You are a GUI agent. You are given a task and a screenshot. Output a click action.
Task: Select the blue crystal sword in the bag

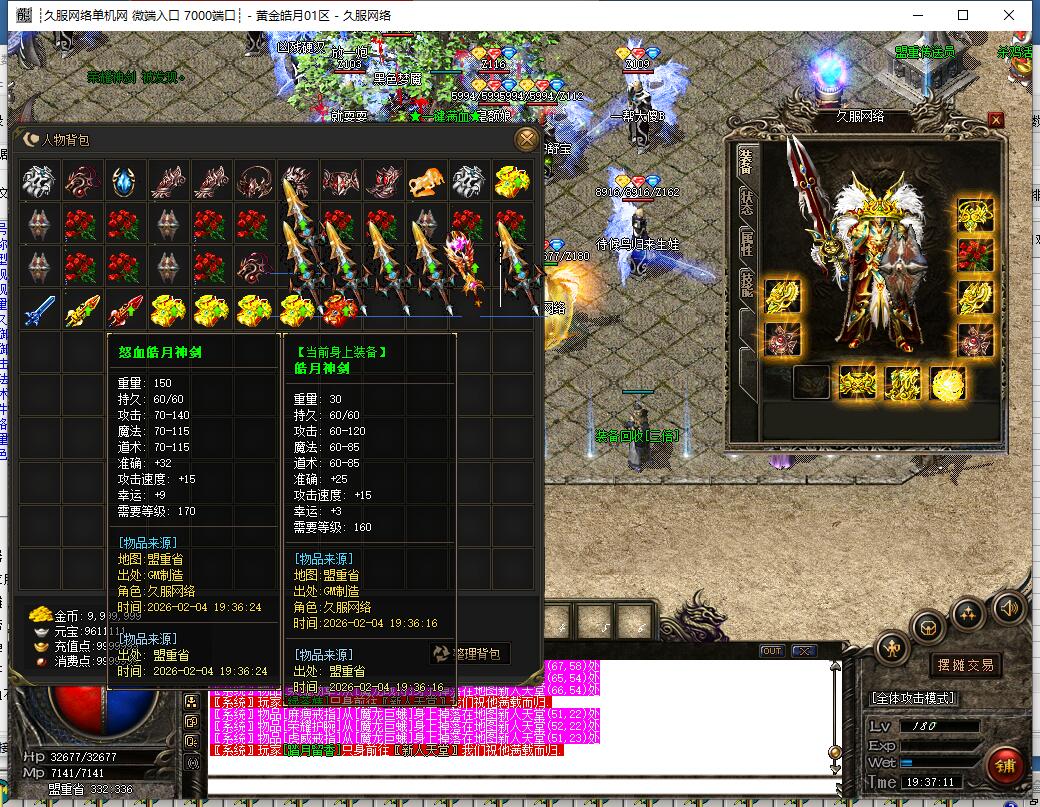tap(39, 310)
